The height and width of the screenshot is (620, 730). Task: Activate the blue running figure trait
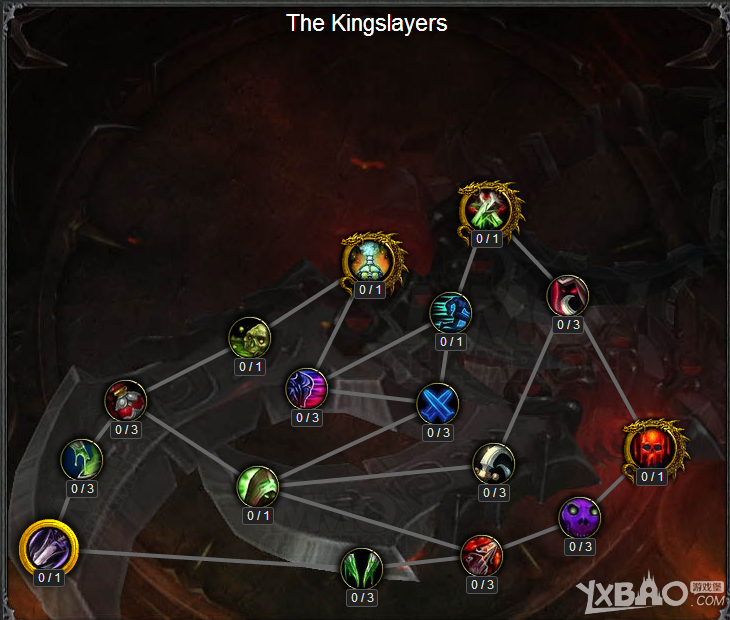pos(451,312)
